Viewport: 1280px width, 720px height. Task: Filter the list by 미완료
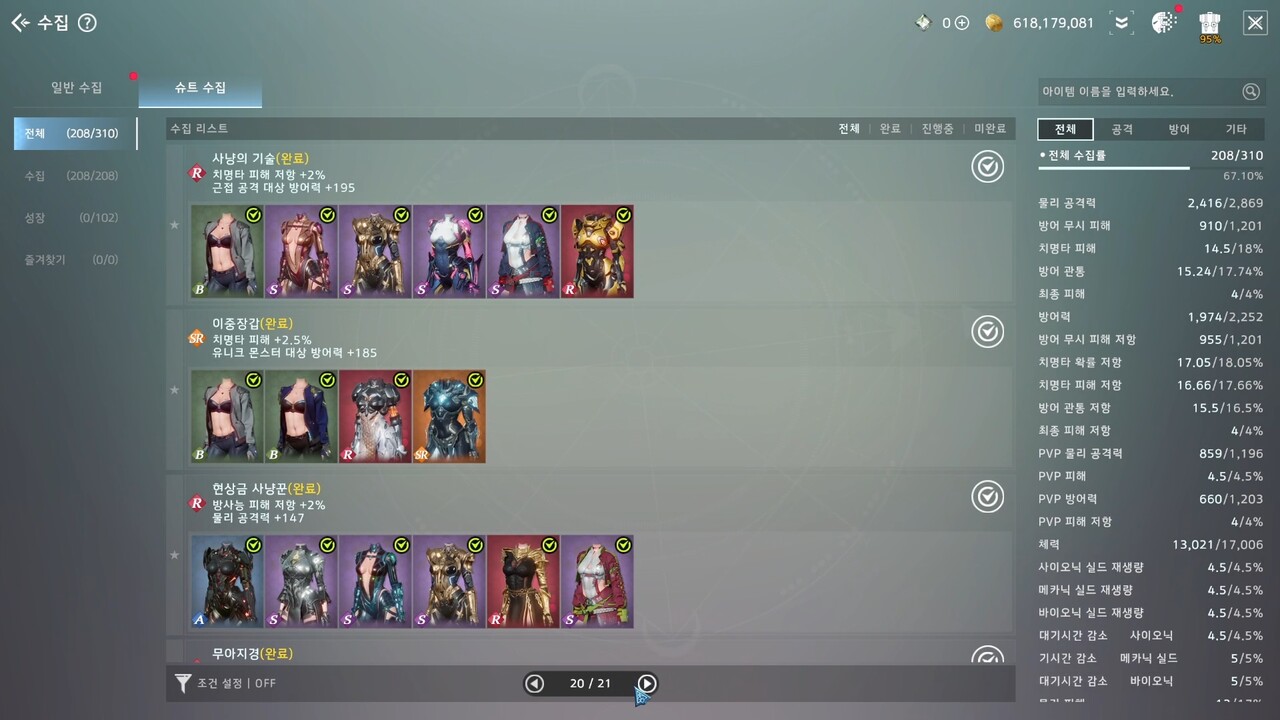pos(990,129)
